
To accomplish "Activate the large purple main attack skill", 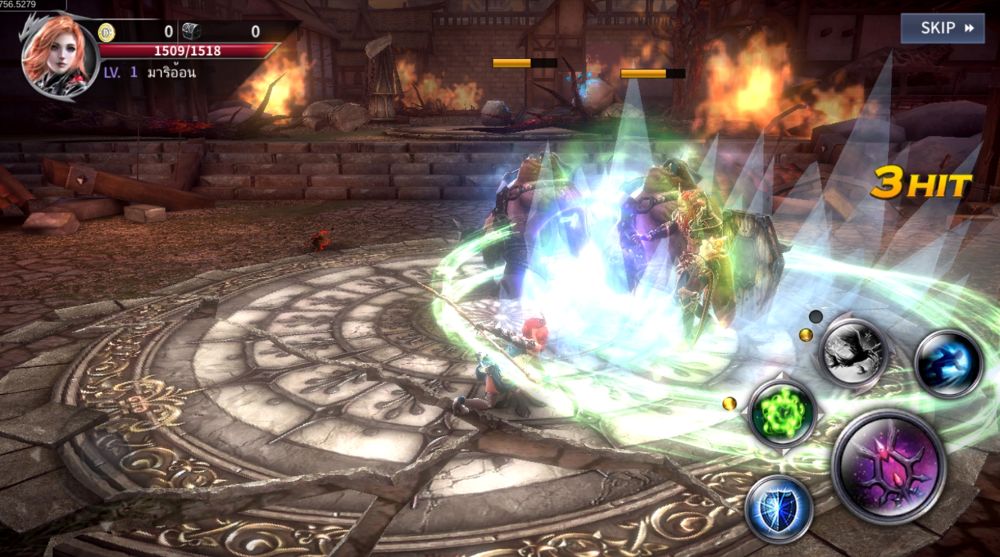I will click(x=888, y=466).
